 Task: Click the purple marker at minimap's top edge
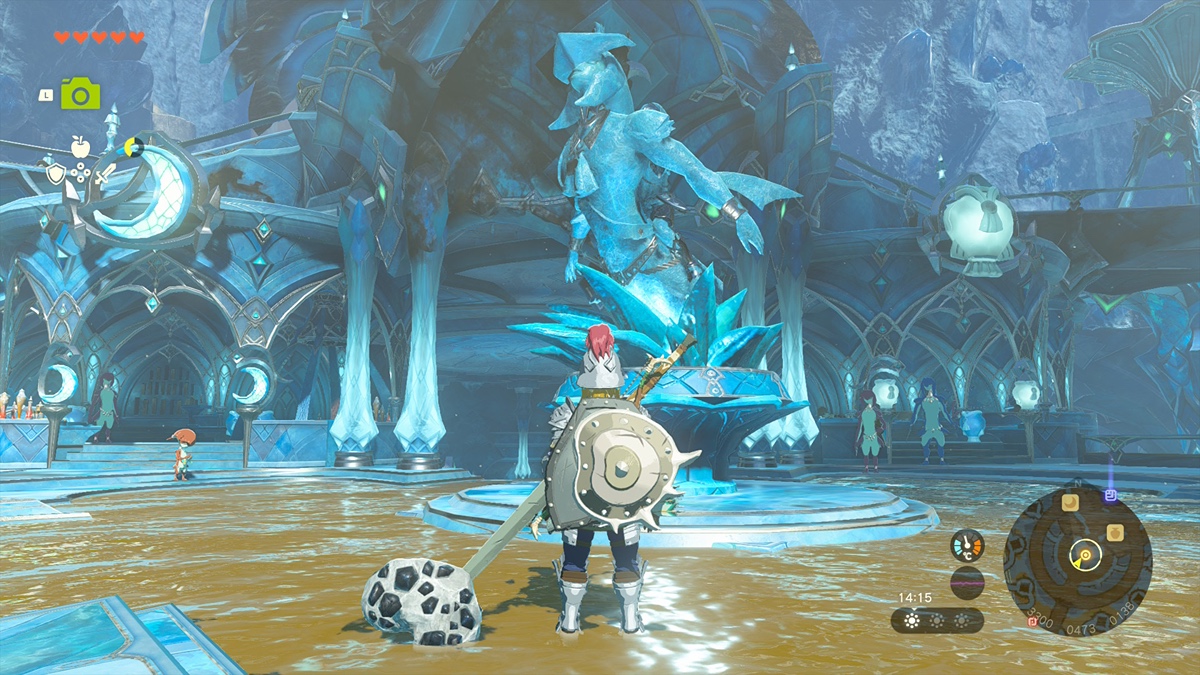coord(1110,495)
